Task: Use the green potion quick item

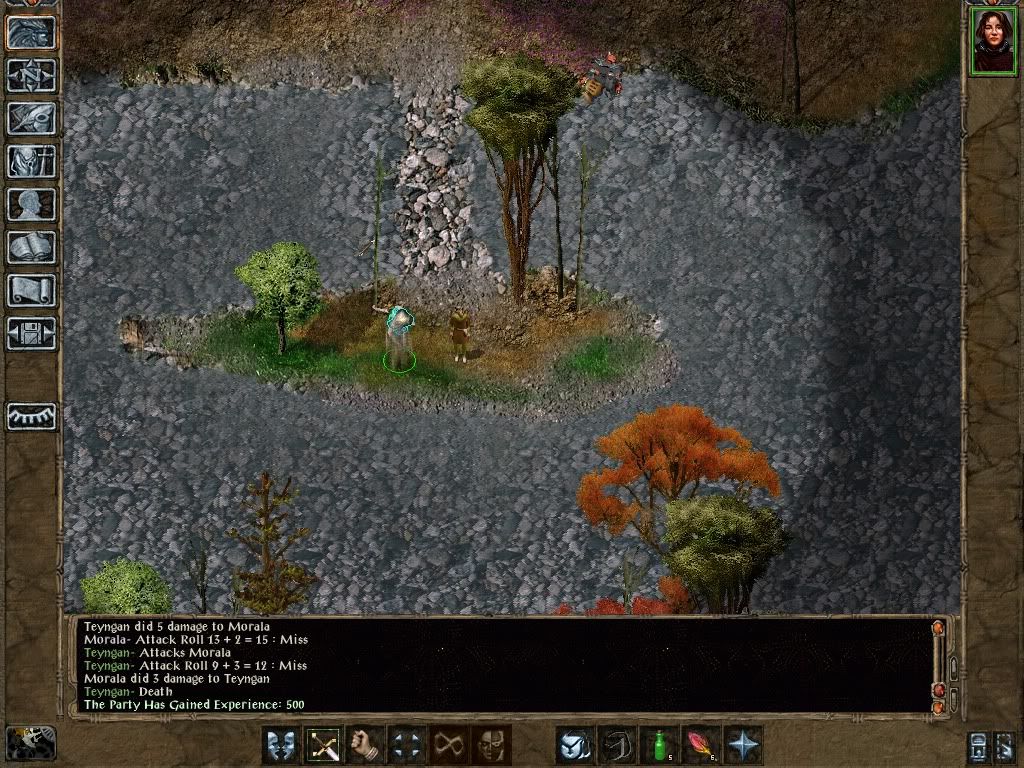Action: (x=658, y=745)
